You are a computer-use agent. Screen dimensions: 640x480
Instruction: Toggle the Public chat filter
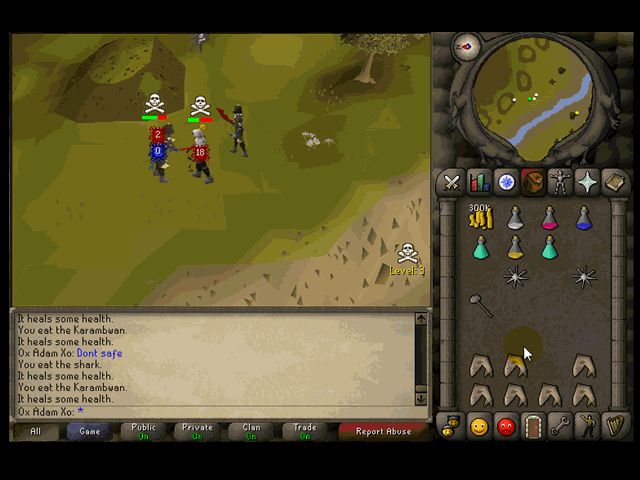[x=144, y=431]
